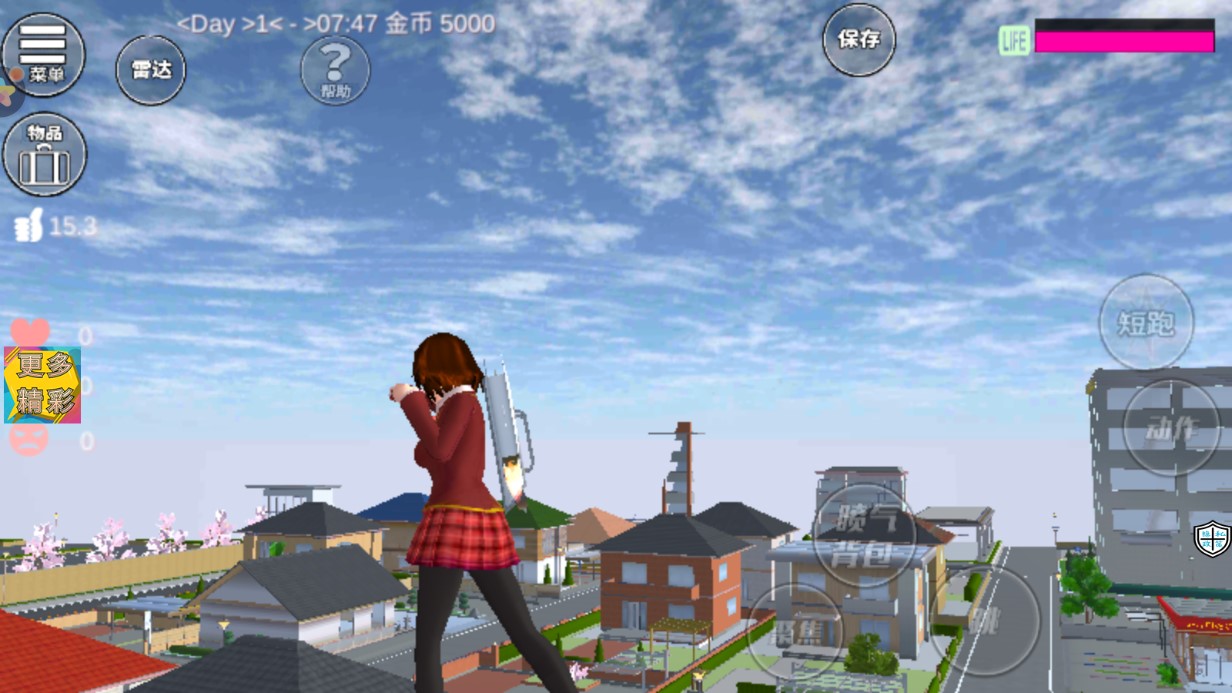Click the shield privacy badge icon
Viewport: 1232px width, 693px height.
[x=1213, y=539]
